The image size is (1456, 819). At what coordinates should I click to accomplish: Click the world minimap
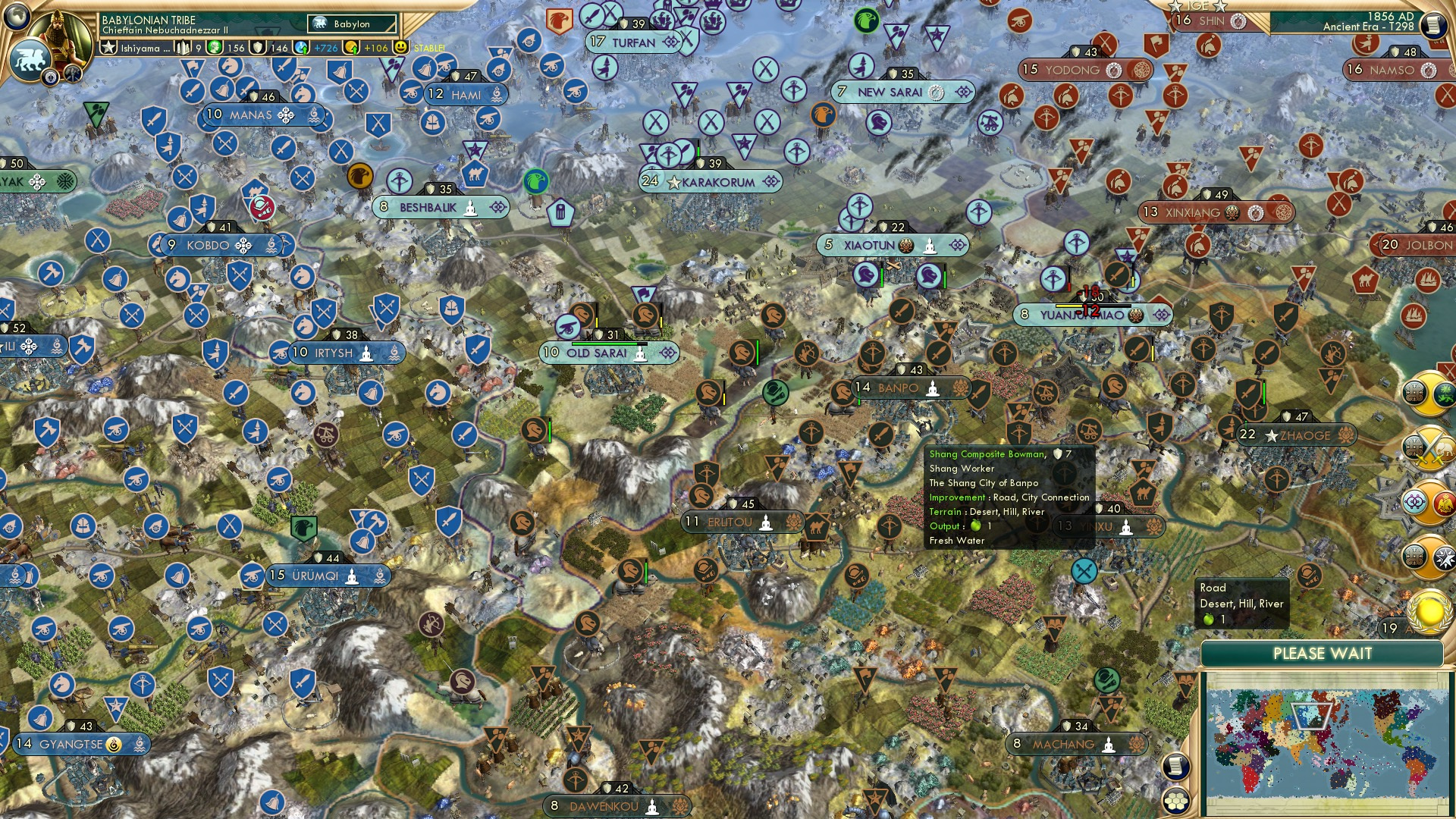pos(1327,742)
